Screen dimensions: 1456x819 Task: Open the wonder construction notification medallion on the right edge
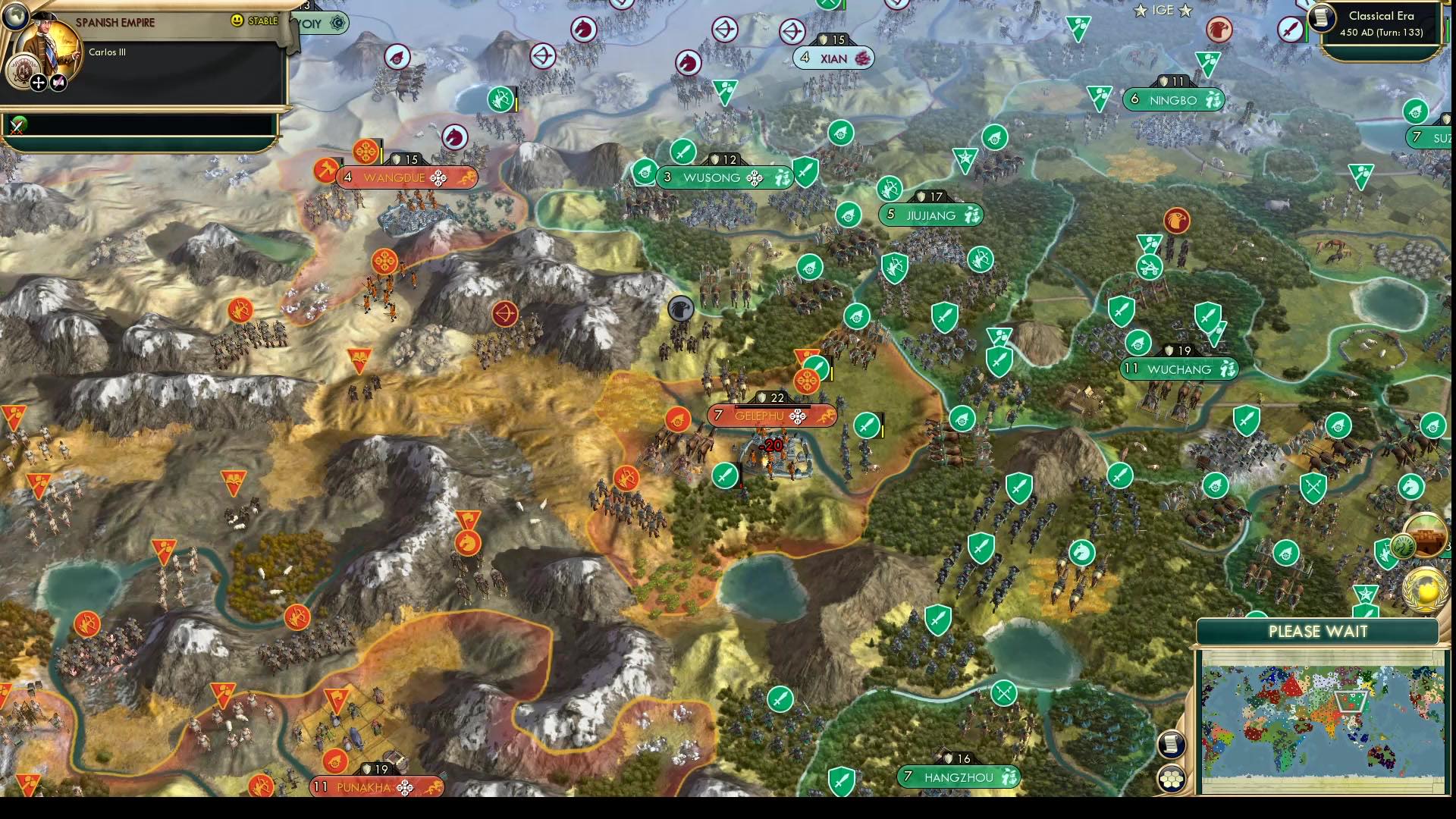coord(1427,534)
